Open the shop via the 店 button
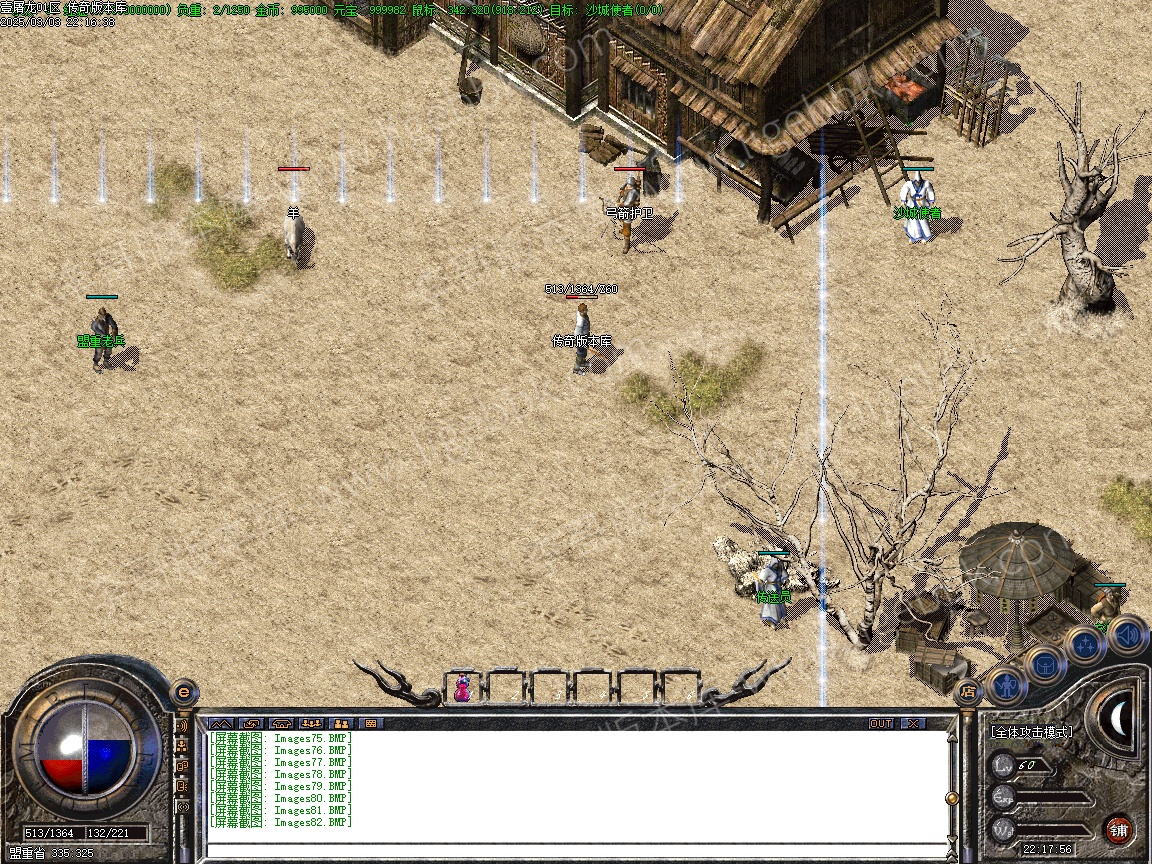Viewport: 1152px width, 864px height. 967,690
